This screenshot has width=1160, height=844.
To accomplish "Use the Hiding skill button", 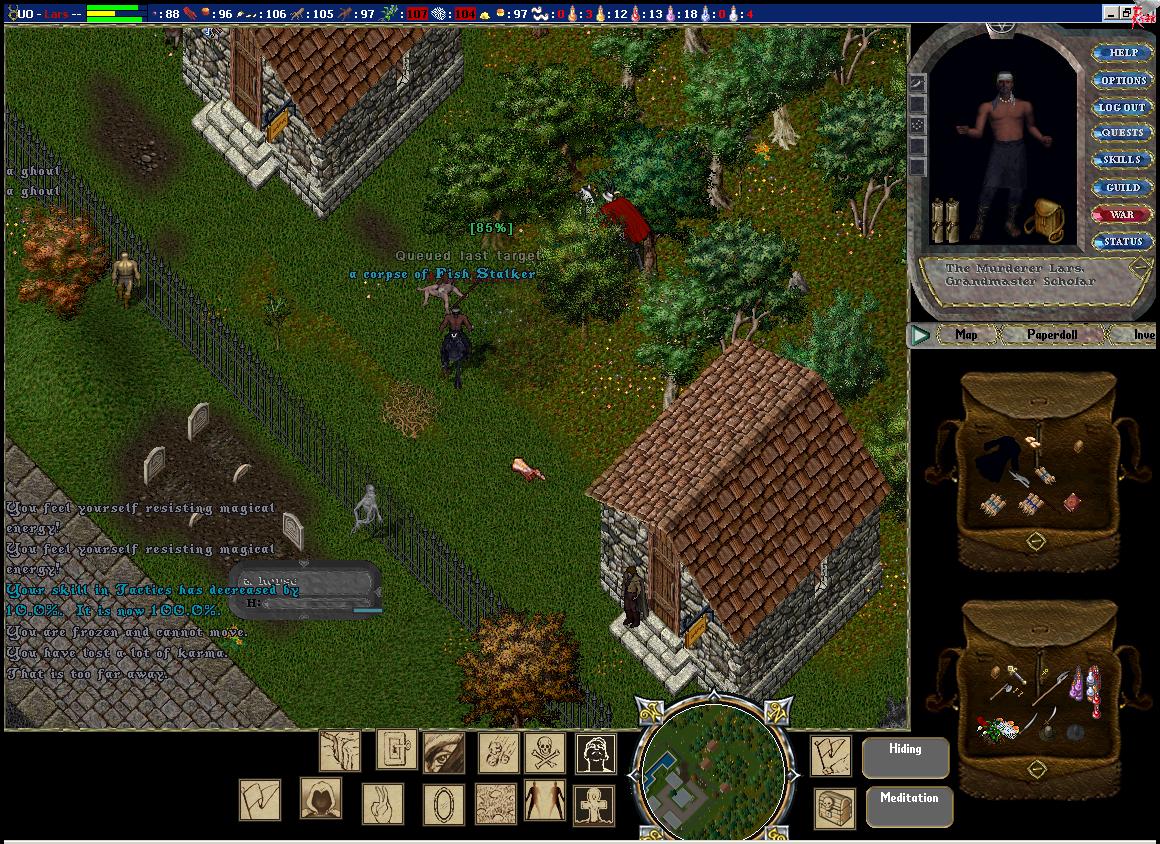I will coord(905,758).
